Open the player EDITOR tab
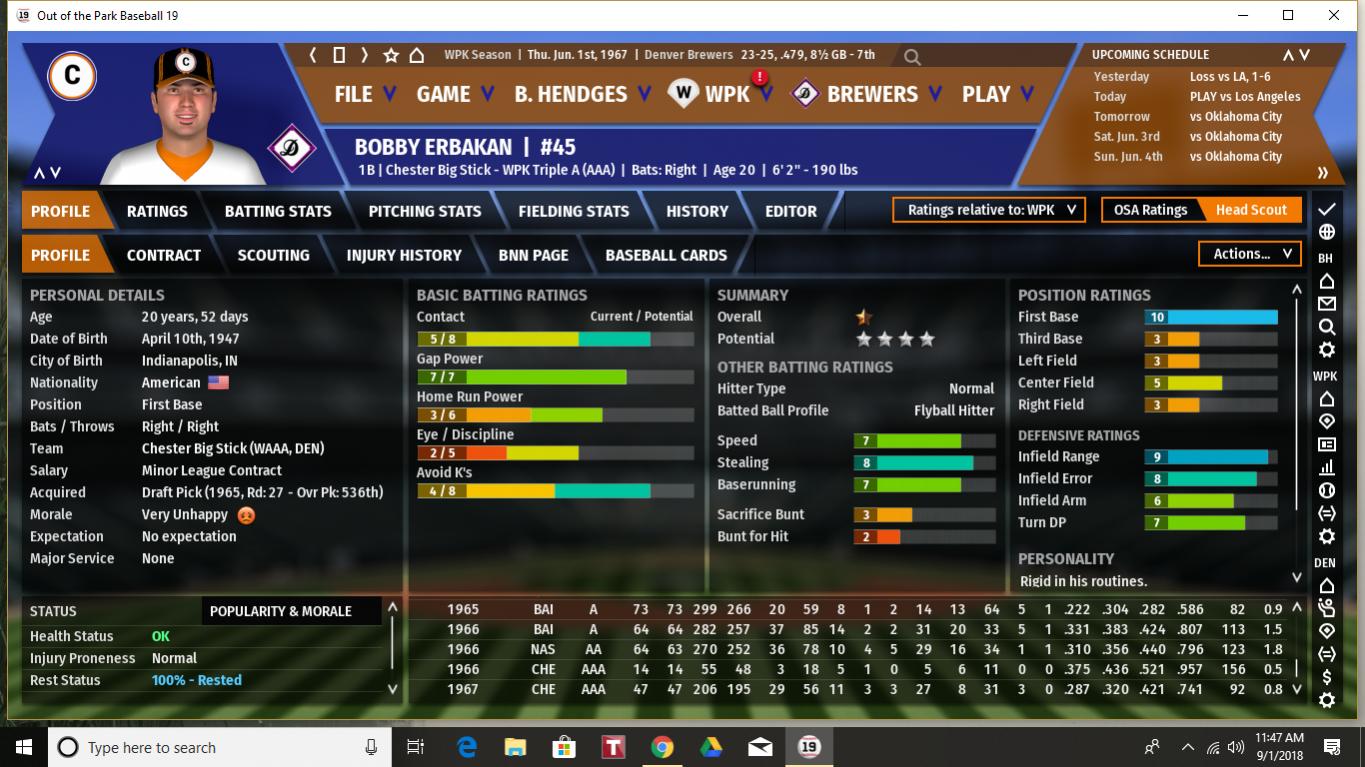Viewport: 1365px width, 767px height. (791, 211)
